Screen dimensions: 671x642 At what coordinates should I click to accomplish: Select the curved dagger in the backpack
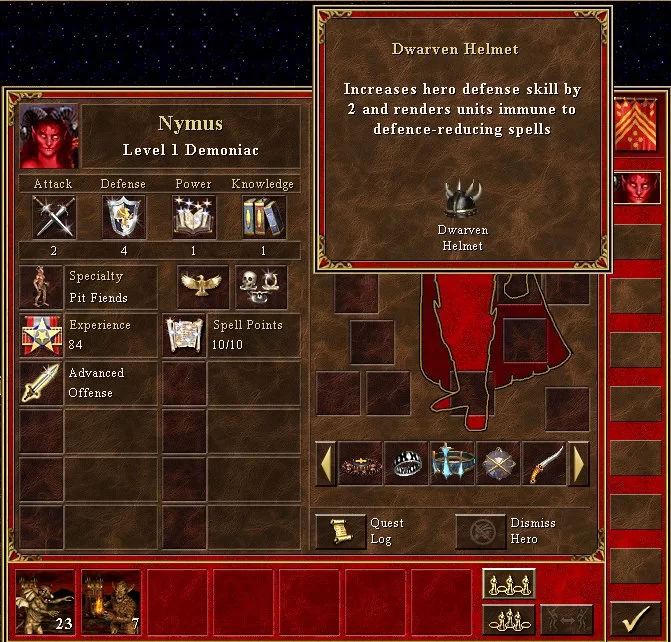544,464
